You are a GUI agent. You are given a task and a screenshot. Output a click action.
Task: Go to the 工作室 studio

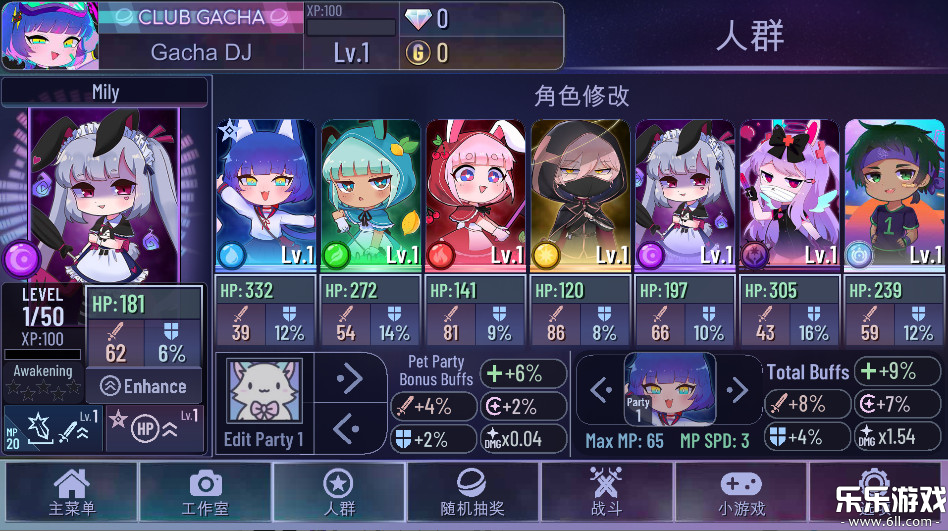[205, 493]
